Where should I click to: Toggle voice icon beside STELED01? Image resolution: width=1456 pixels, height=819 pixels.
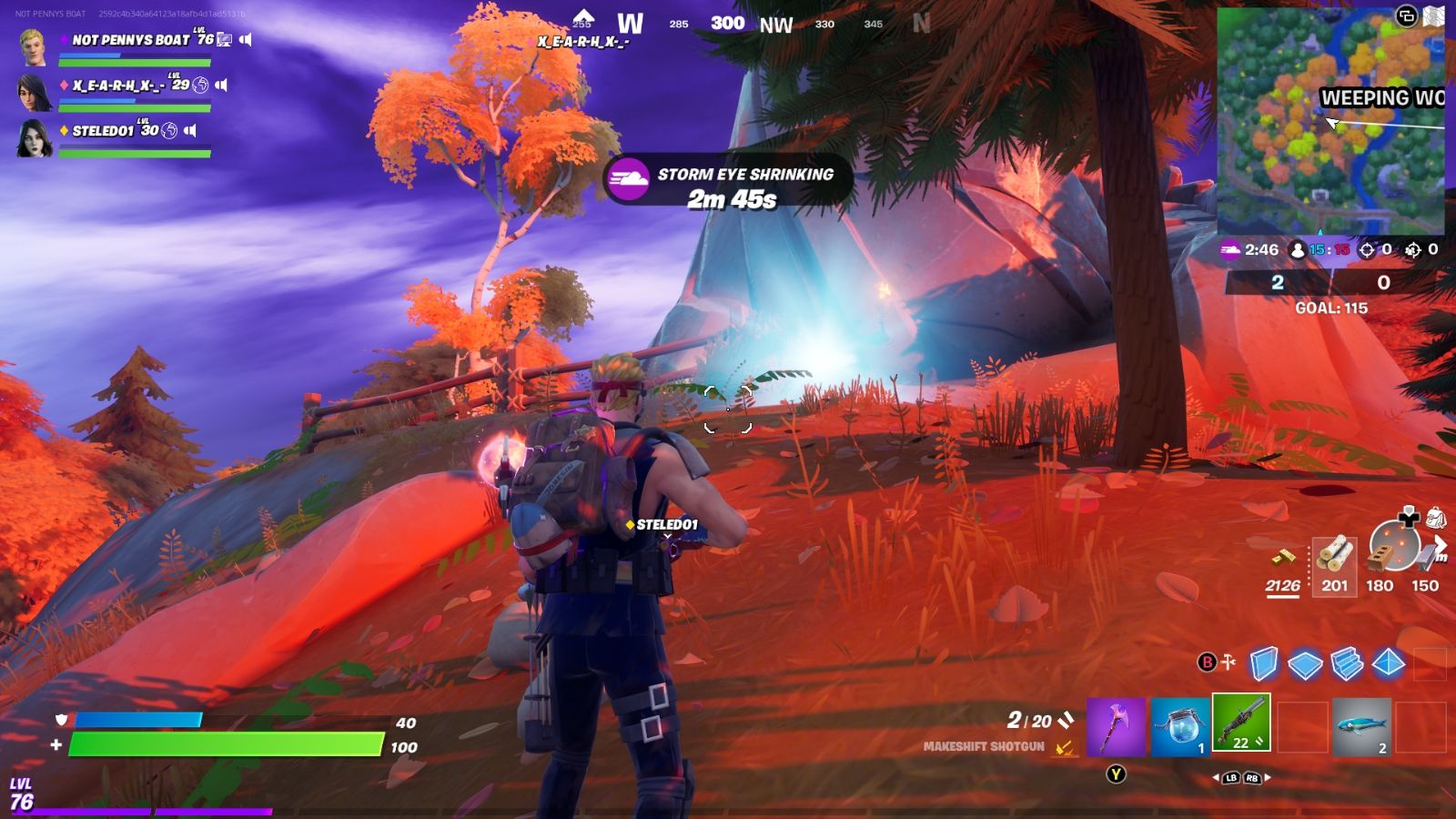(x=190, y=131)
